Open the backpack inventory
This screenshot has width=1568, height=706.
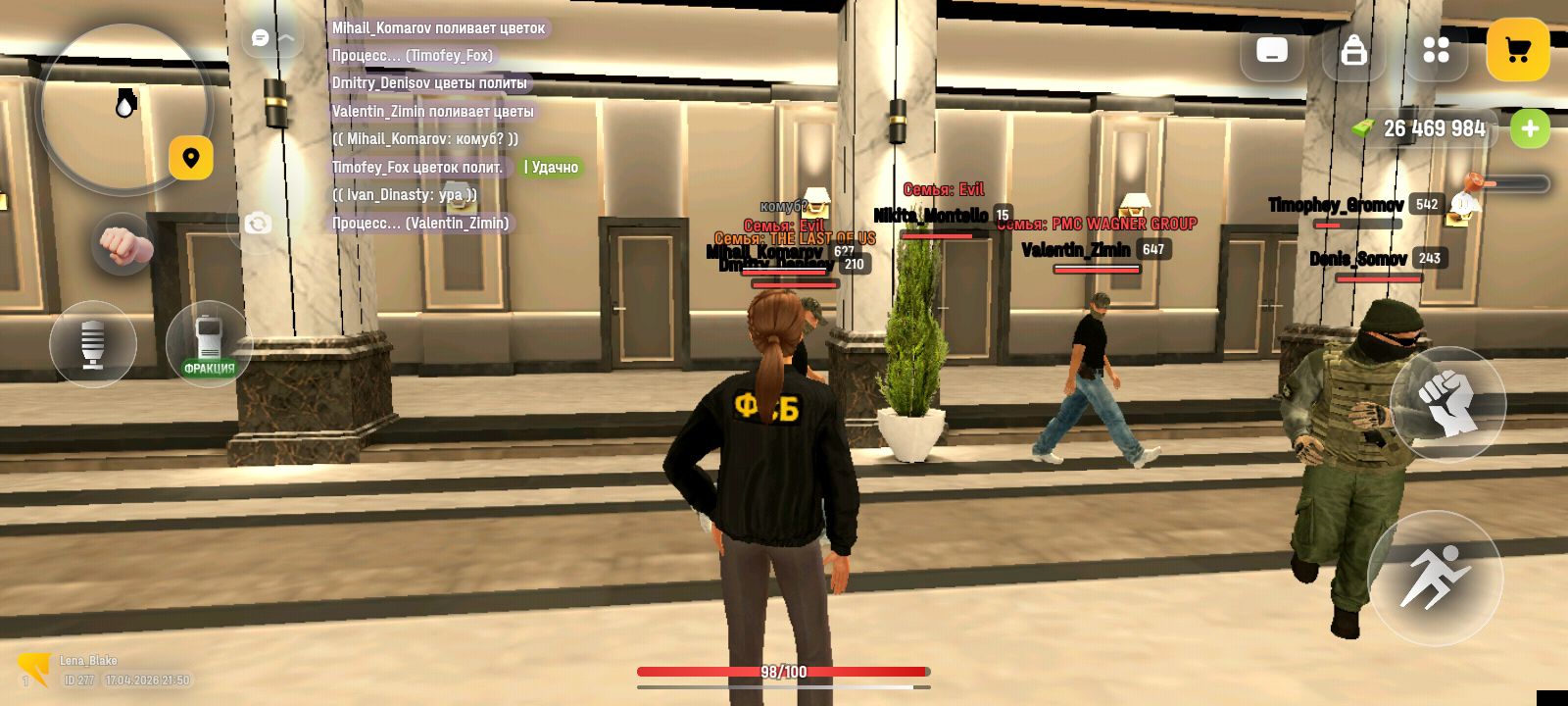tap(1354, 50)
